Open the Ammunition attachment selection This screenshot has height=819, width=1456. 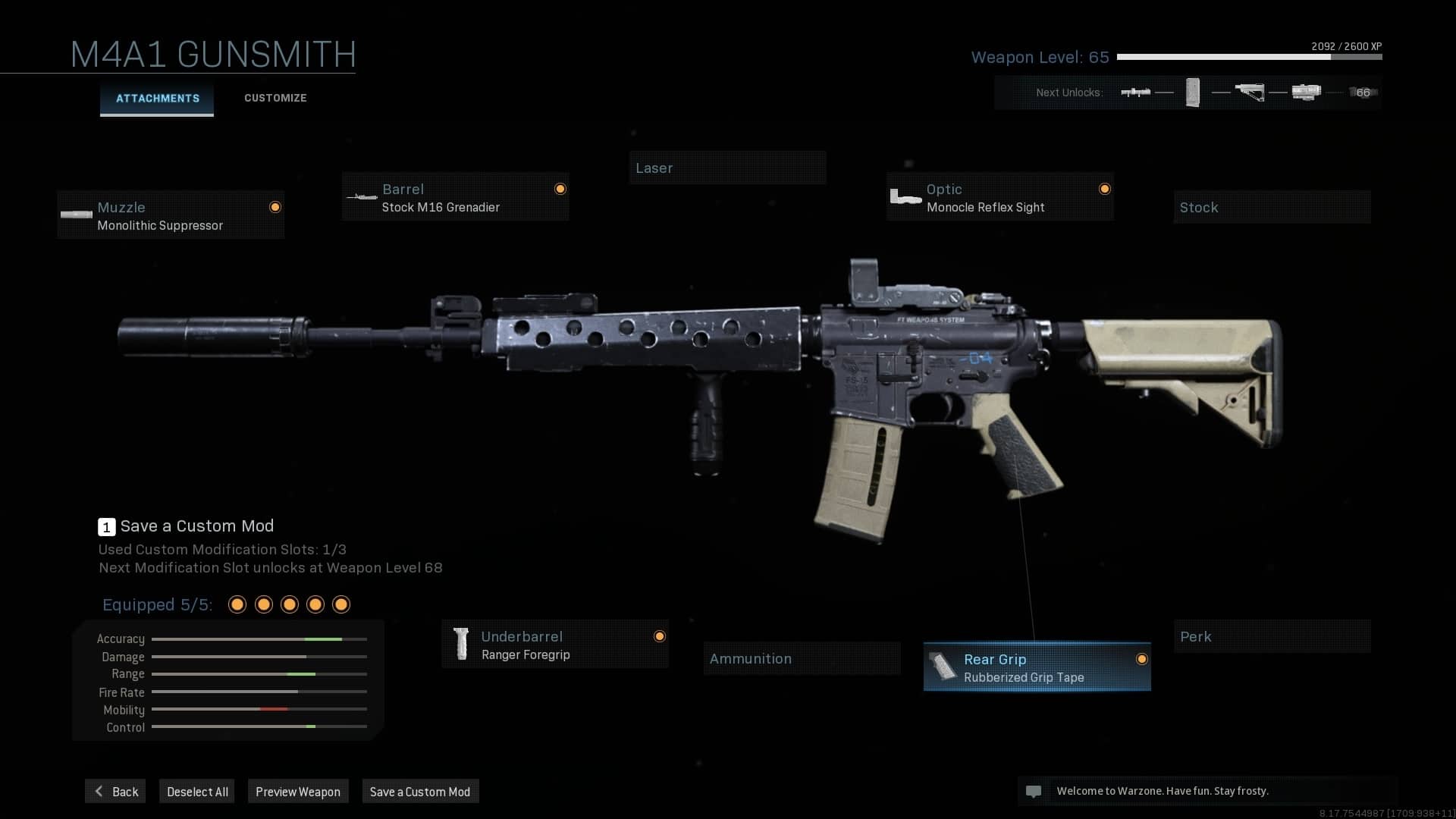(x=802, y=658)
